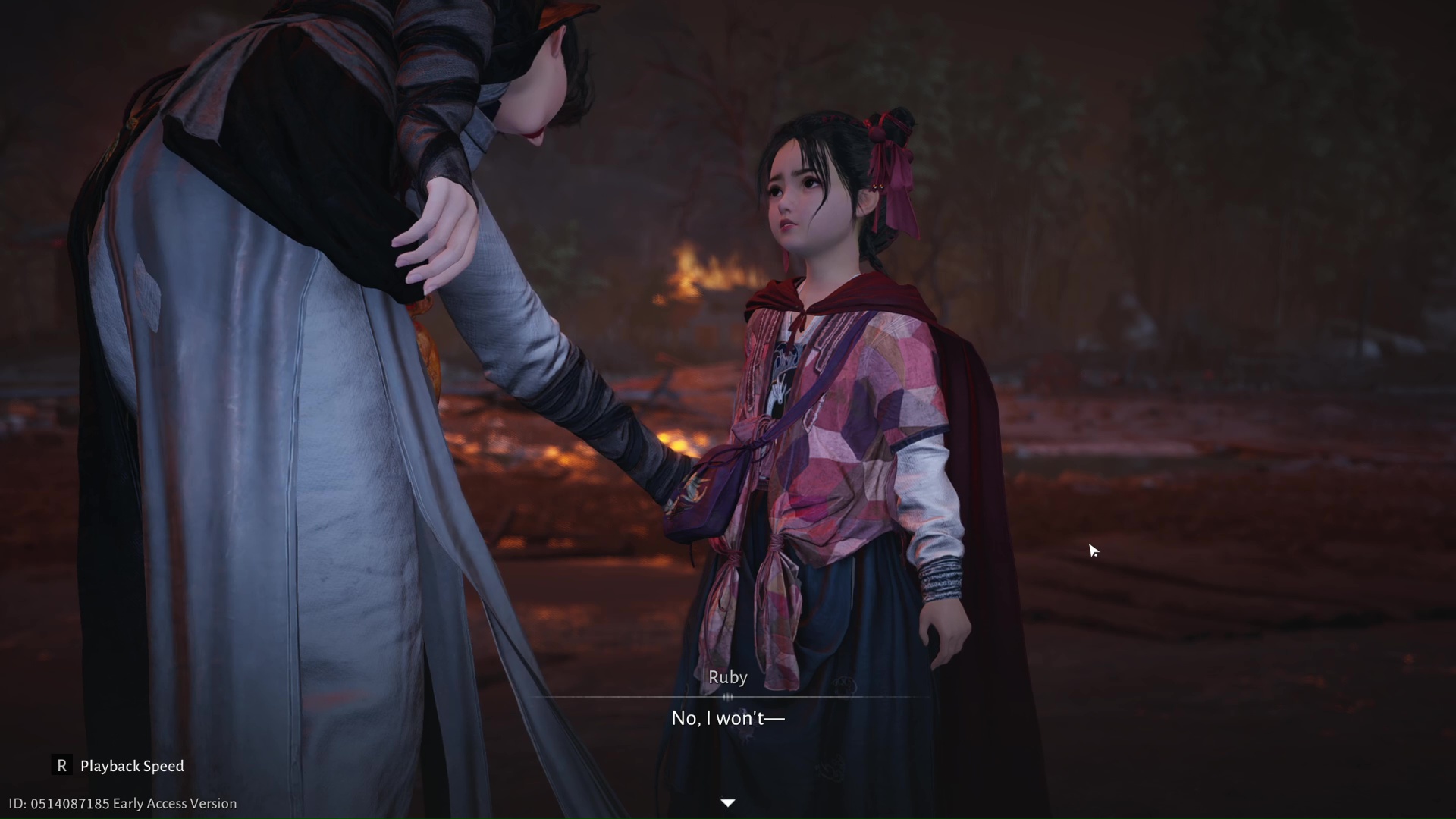Click the downward triangle below the subtitles
Image resolution: width=1456 pixels, height=819 pixels.
click(727, 802)
